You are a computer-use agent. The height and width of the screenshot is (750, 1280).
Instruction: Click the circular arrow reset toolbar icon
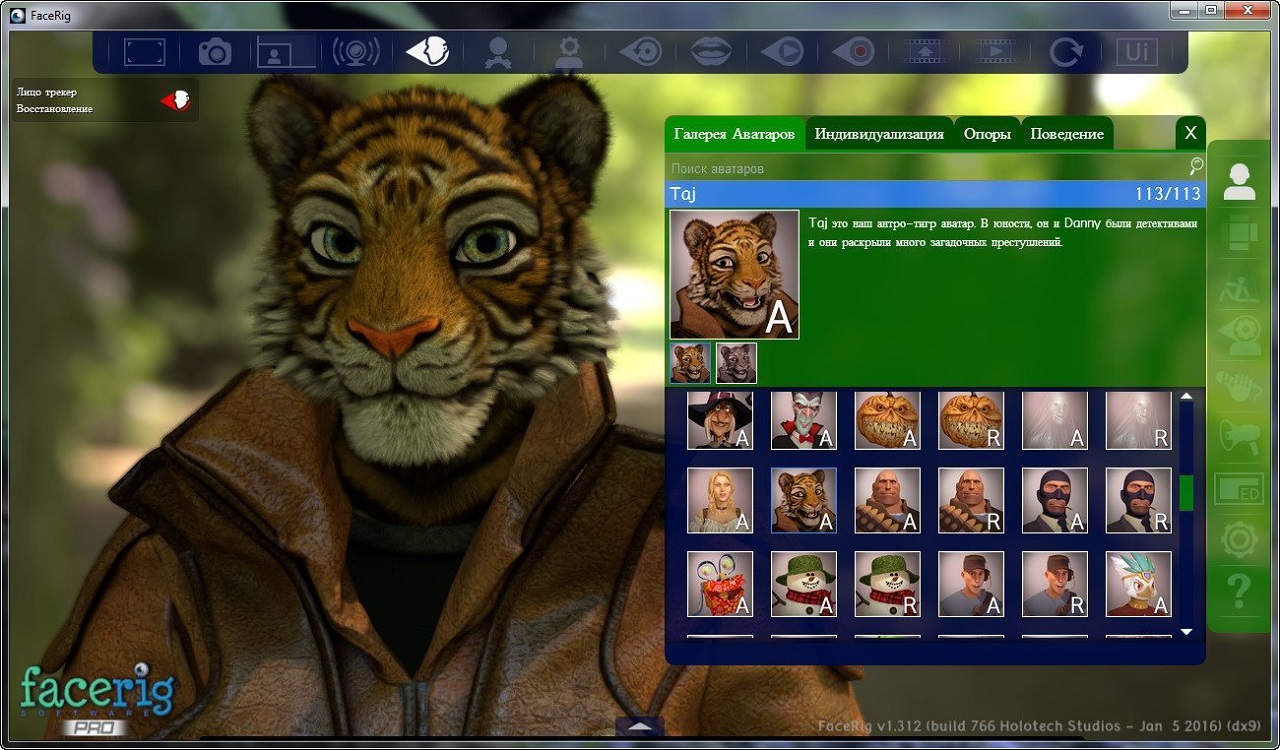coord(1066,51)
